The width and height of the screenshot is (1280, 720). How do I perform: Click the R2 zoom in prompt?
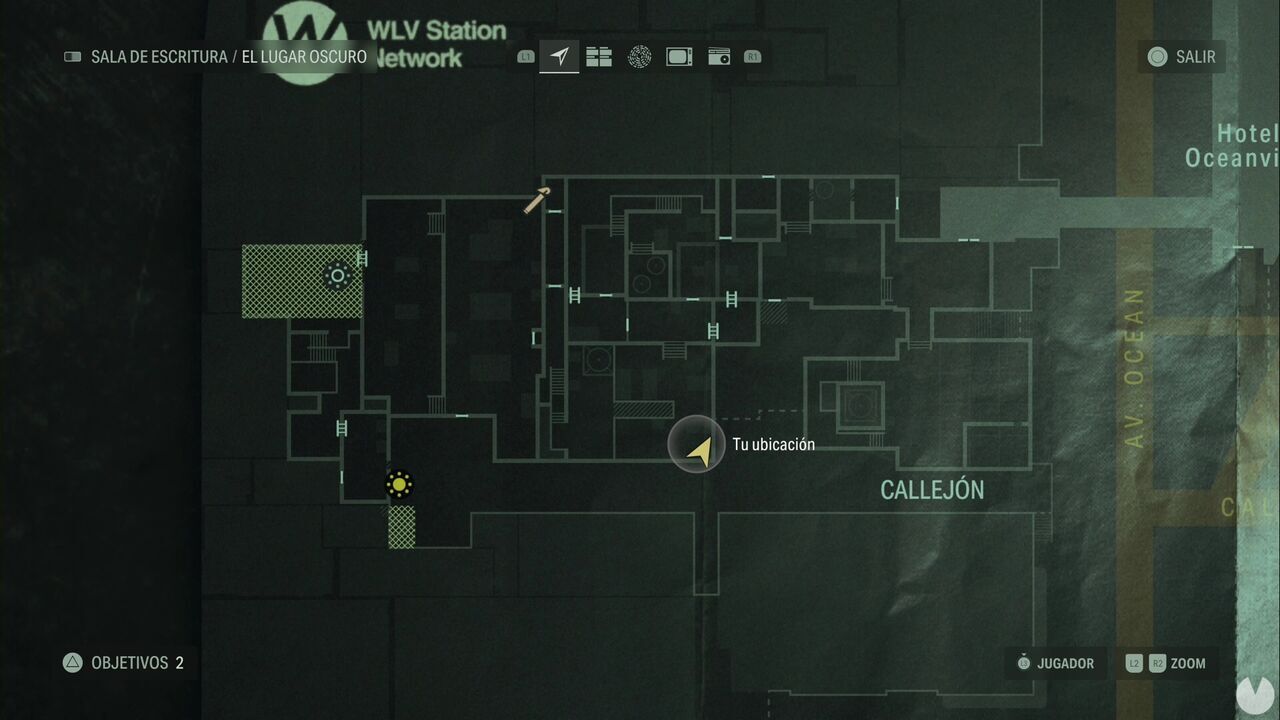[x=1157, y=663]
